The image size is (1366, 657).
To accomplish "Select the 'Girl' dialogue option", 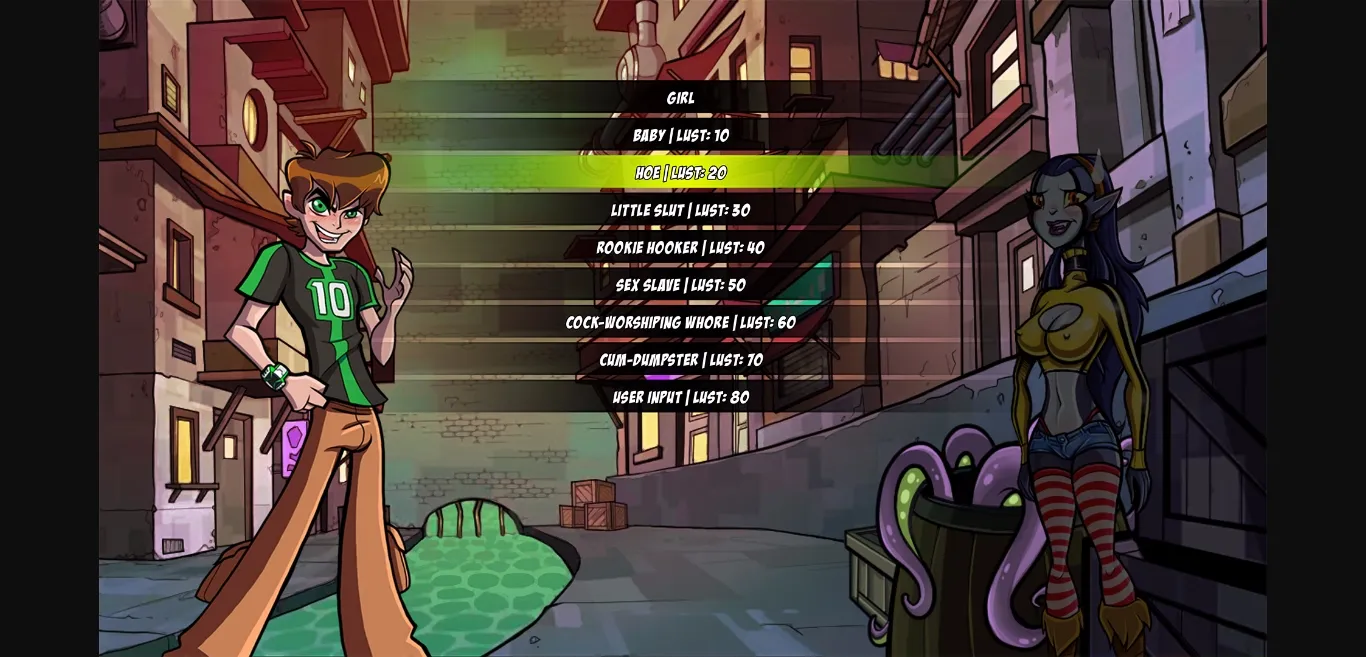I will [681, 98].
